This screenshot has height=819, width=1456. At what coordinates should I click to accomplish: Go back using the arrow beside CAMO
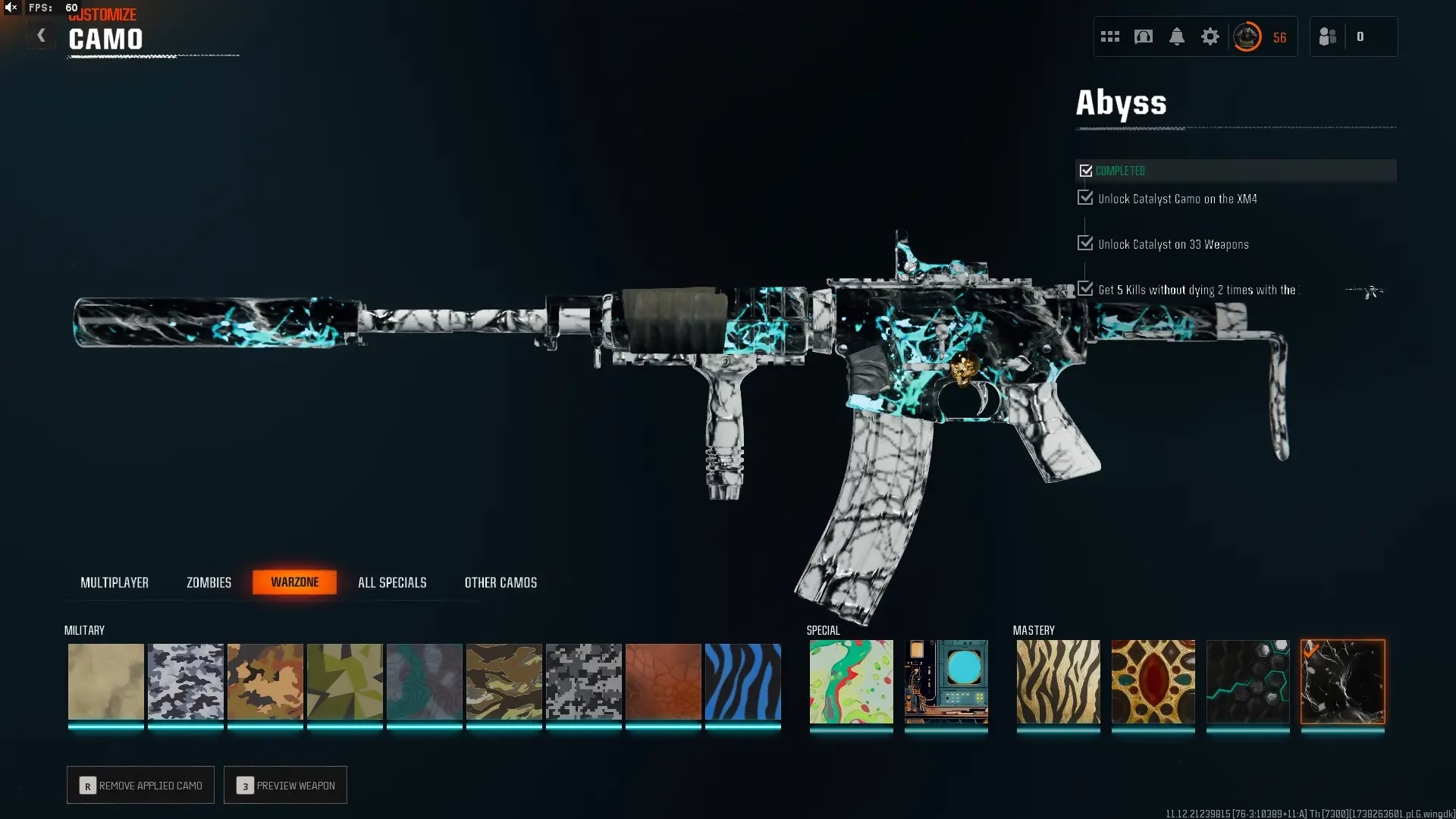pyautogui.click(x=41, y=36)
